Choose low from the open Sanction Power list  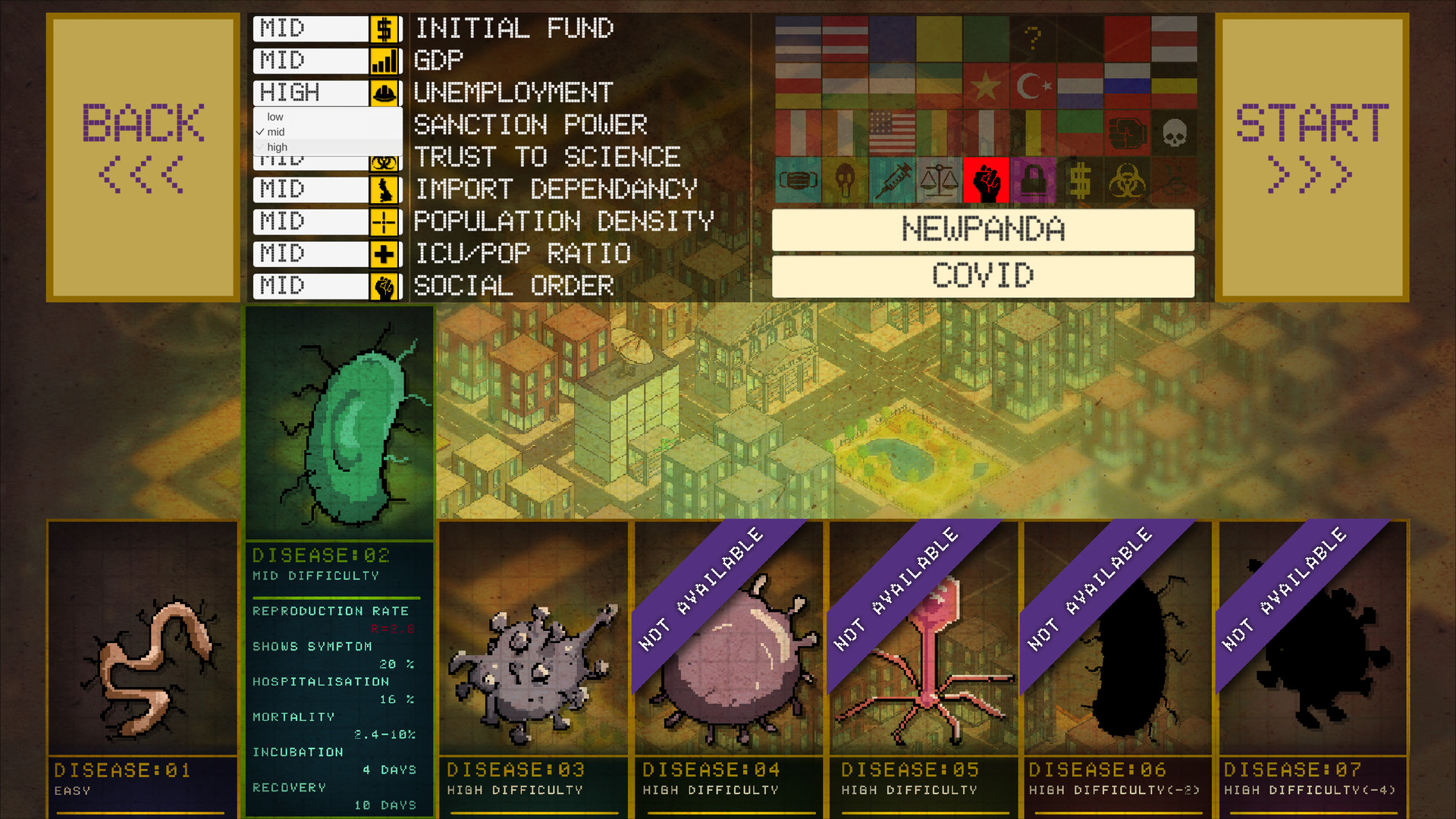274,117
